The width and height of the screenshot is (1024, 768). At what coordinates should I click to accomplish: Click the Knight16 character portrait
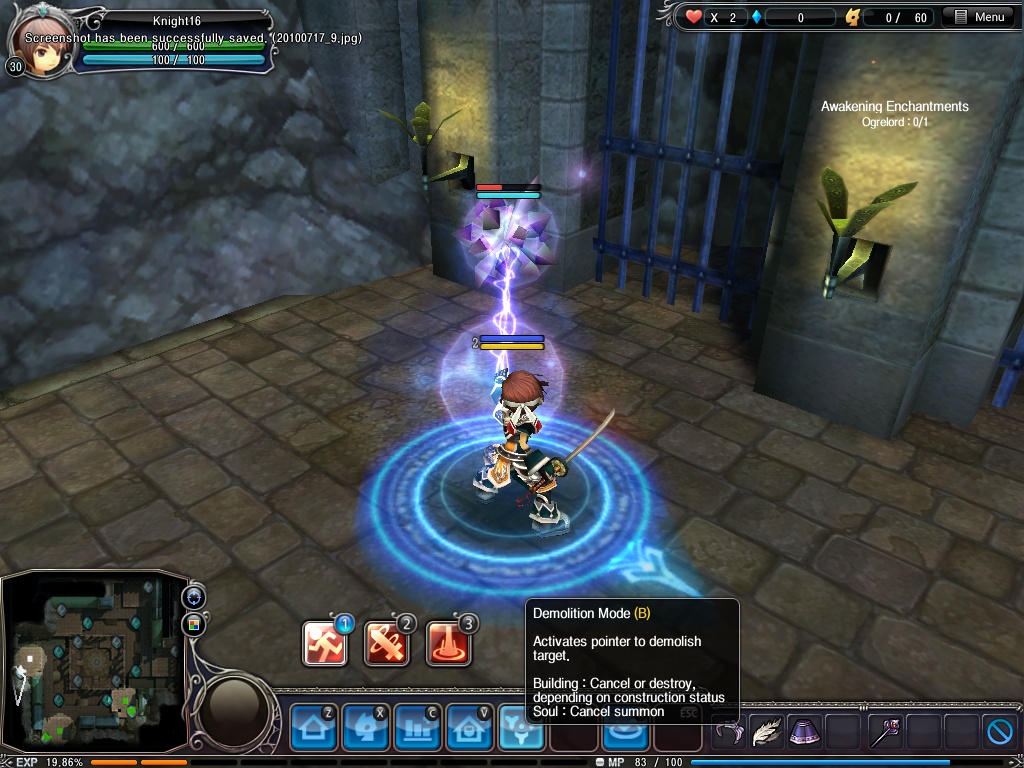pyautogui.click(x=36, y=40)
